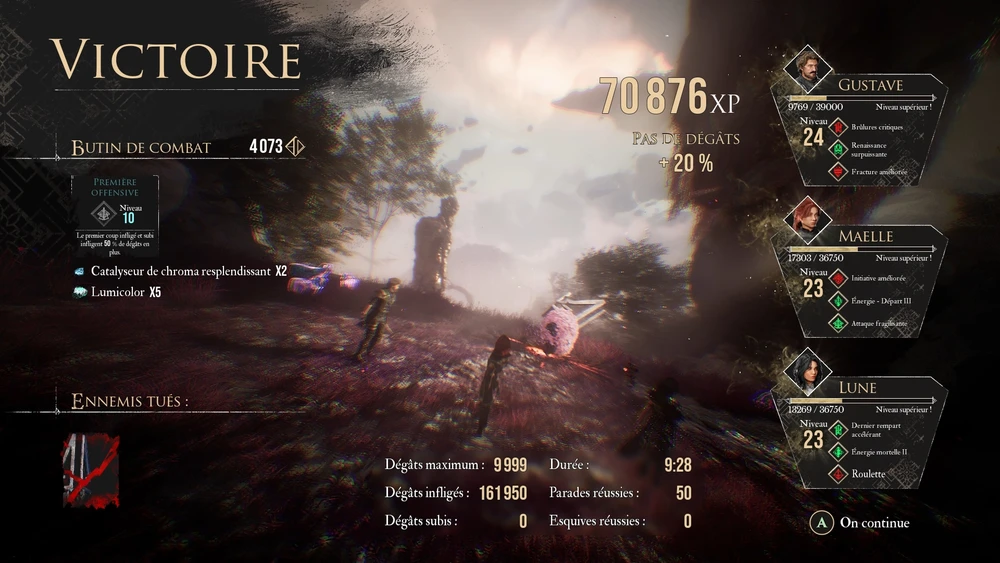Select the Énergie - Départ III icon

click(x=837, y=300)
